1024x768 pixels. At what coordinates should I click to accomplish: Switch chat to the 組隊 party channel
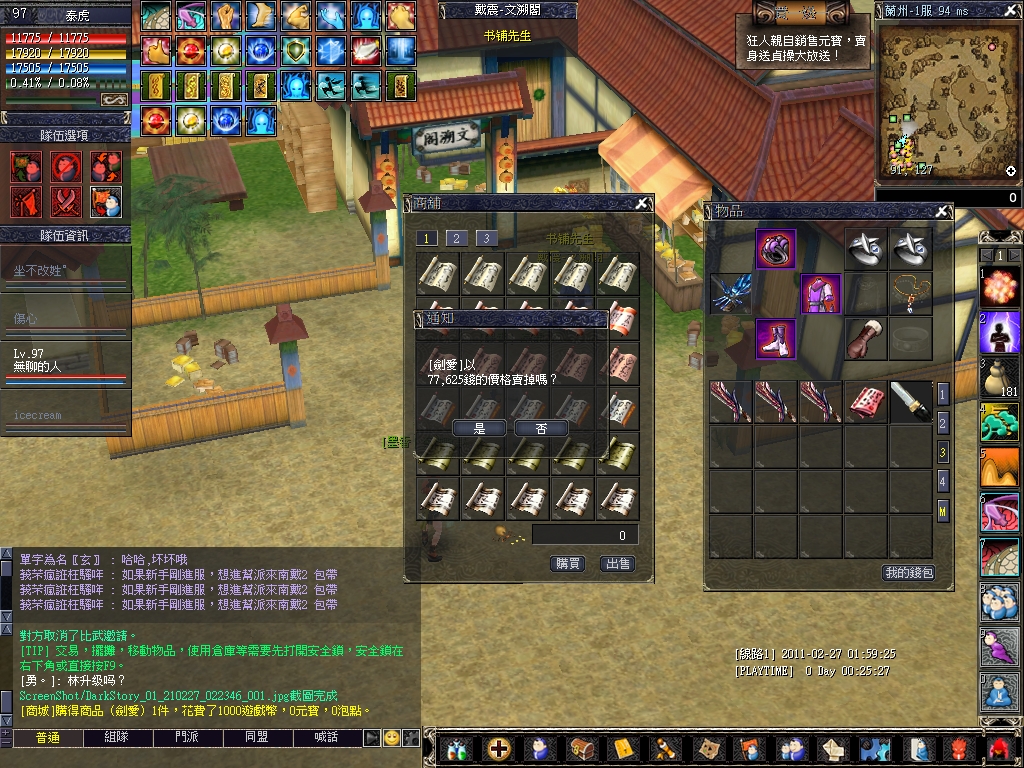pos(116,738)
